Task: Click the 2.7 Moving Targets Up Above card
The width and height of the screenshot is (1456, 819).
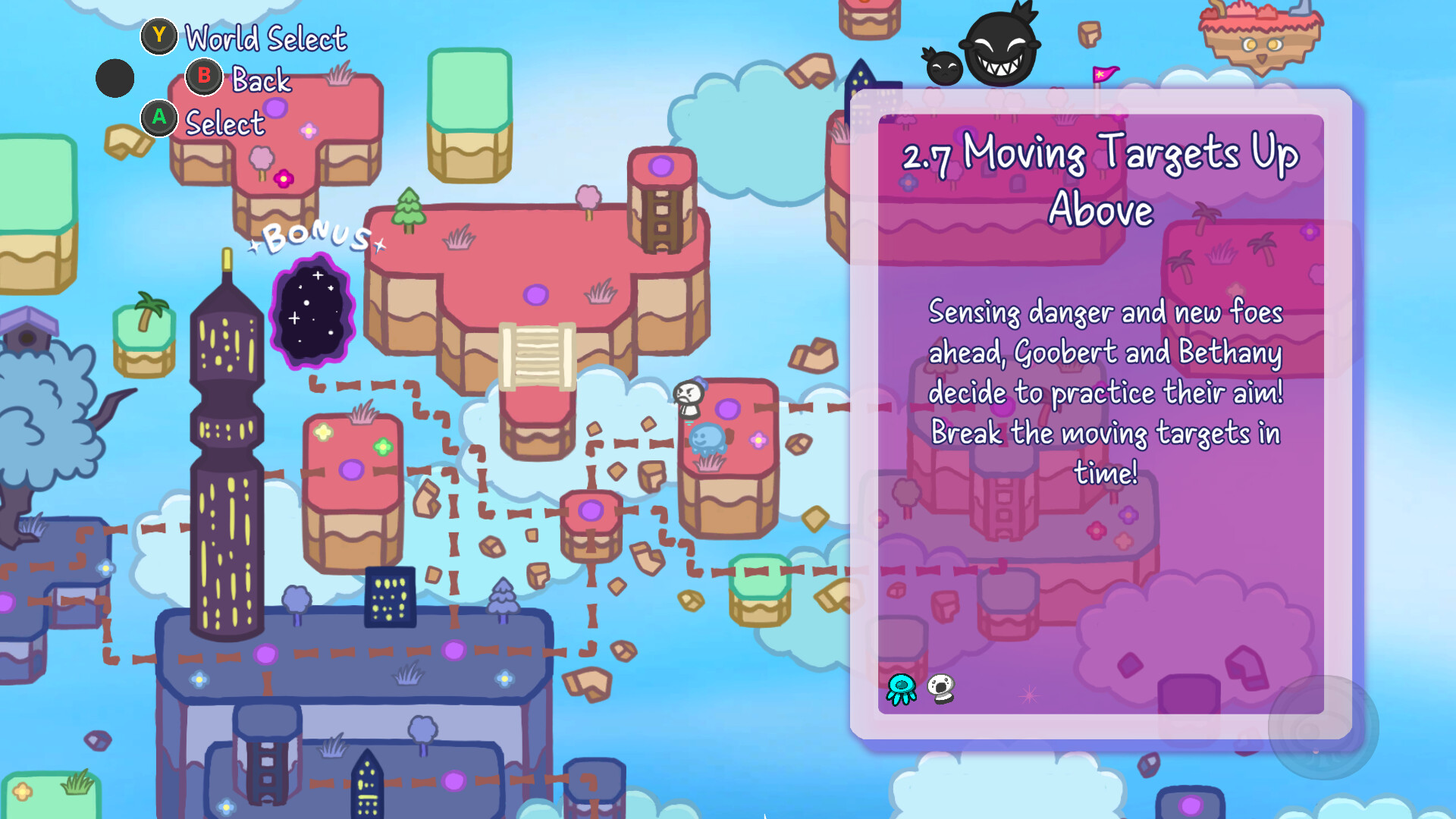Action: click(x=1100, y=413)
